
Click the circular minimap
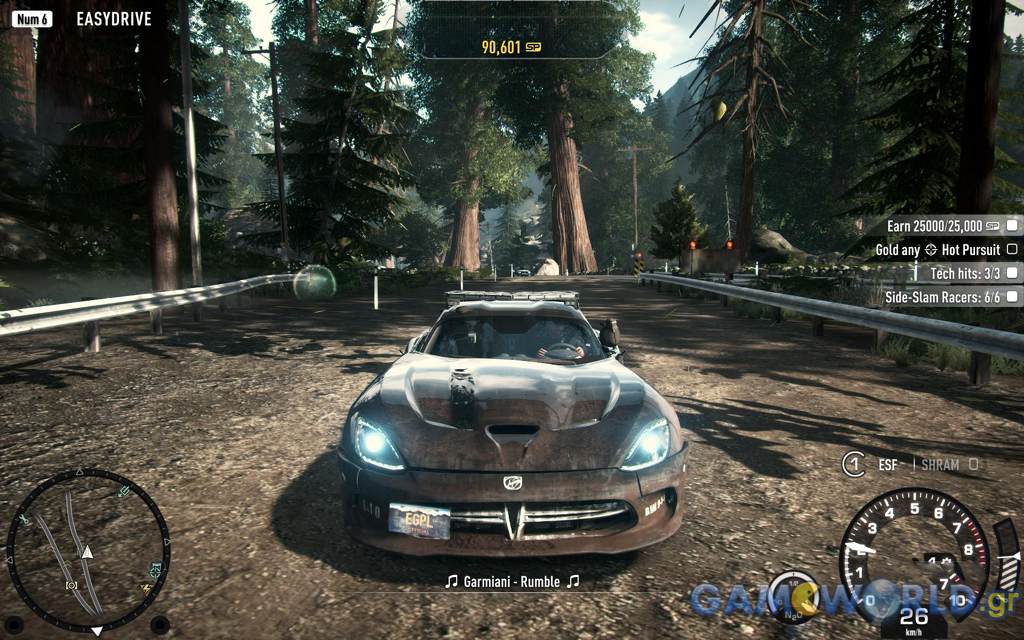(x=88, y=549)
